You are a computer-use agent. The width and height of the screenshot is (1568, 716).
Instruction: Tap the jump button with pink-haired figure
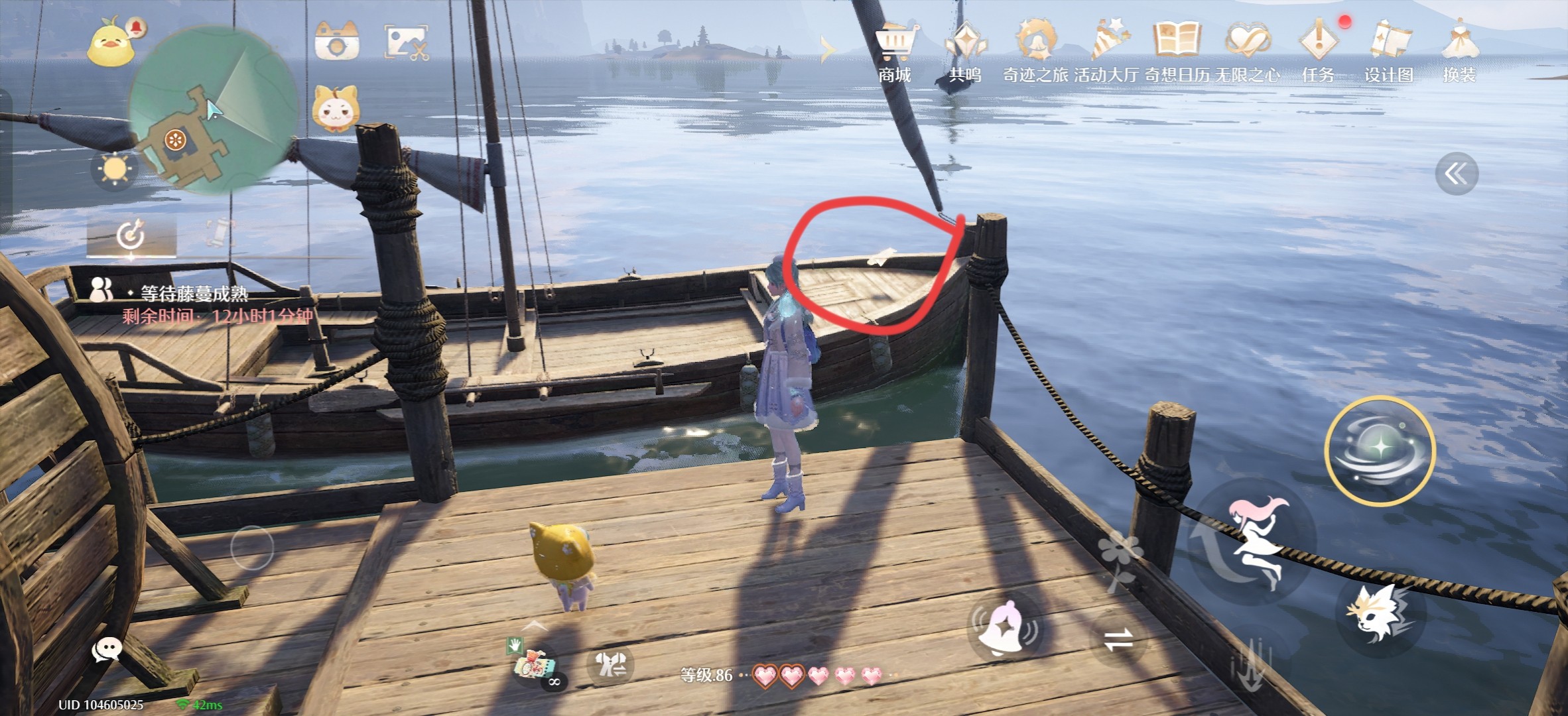[x=1255, y=540]
